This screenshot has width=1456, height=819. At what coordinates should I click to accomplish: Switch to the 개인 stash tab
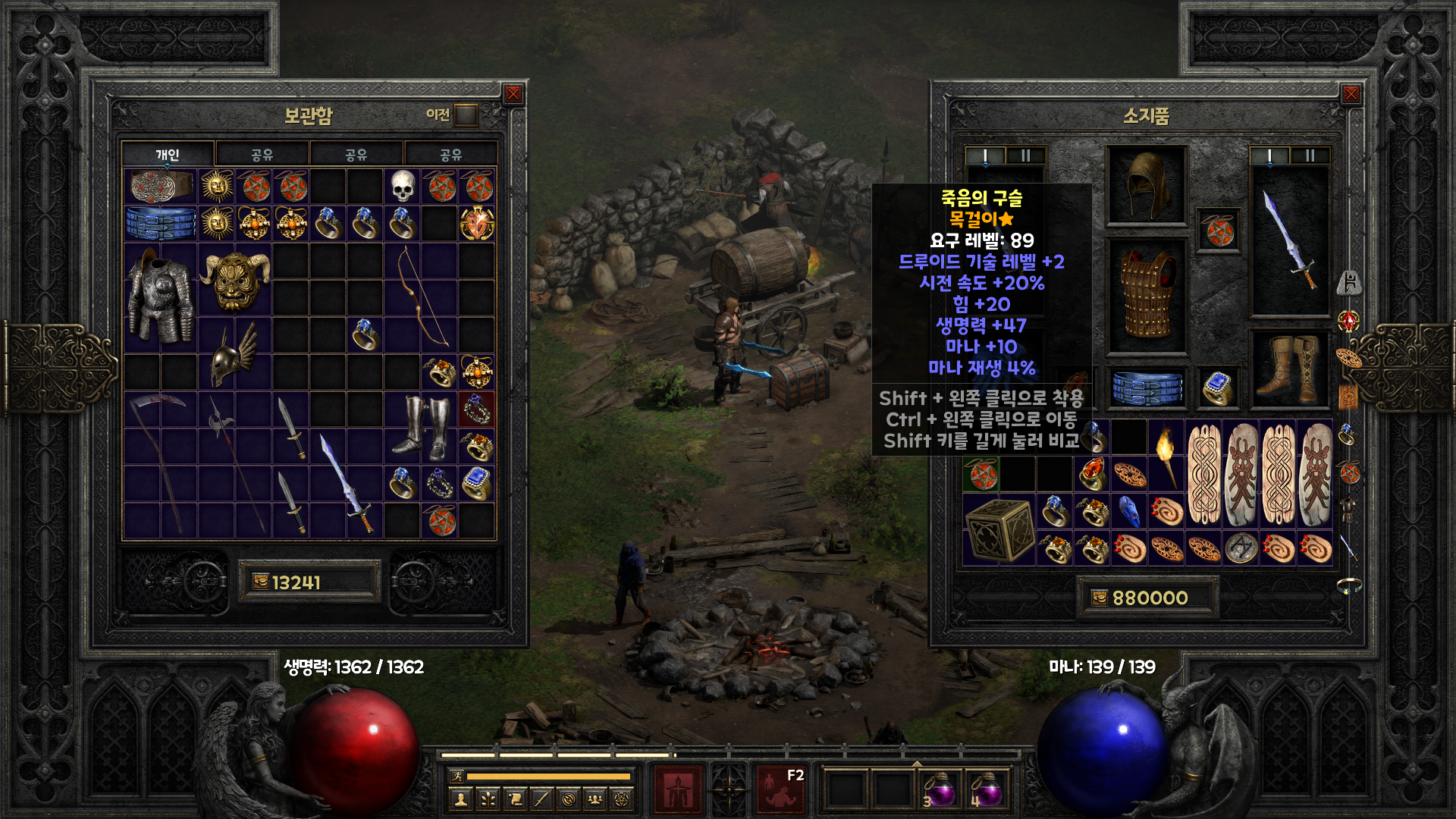pyautogui.click(x=168, y=155)
